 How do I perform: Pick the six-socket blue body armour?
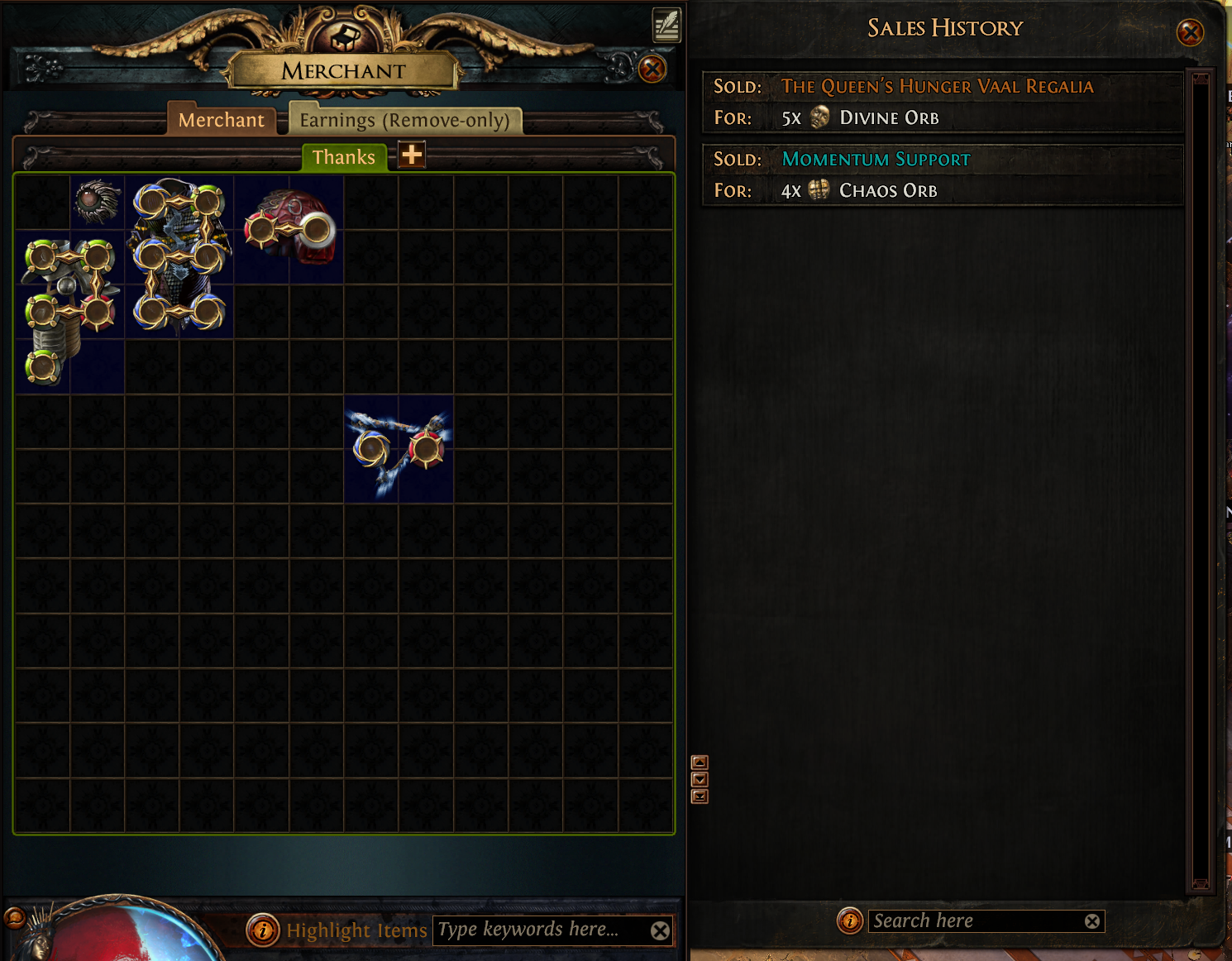coord(179,256)
